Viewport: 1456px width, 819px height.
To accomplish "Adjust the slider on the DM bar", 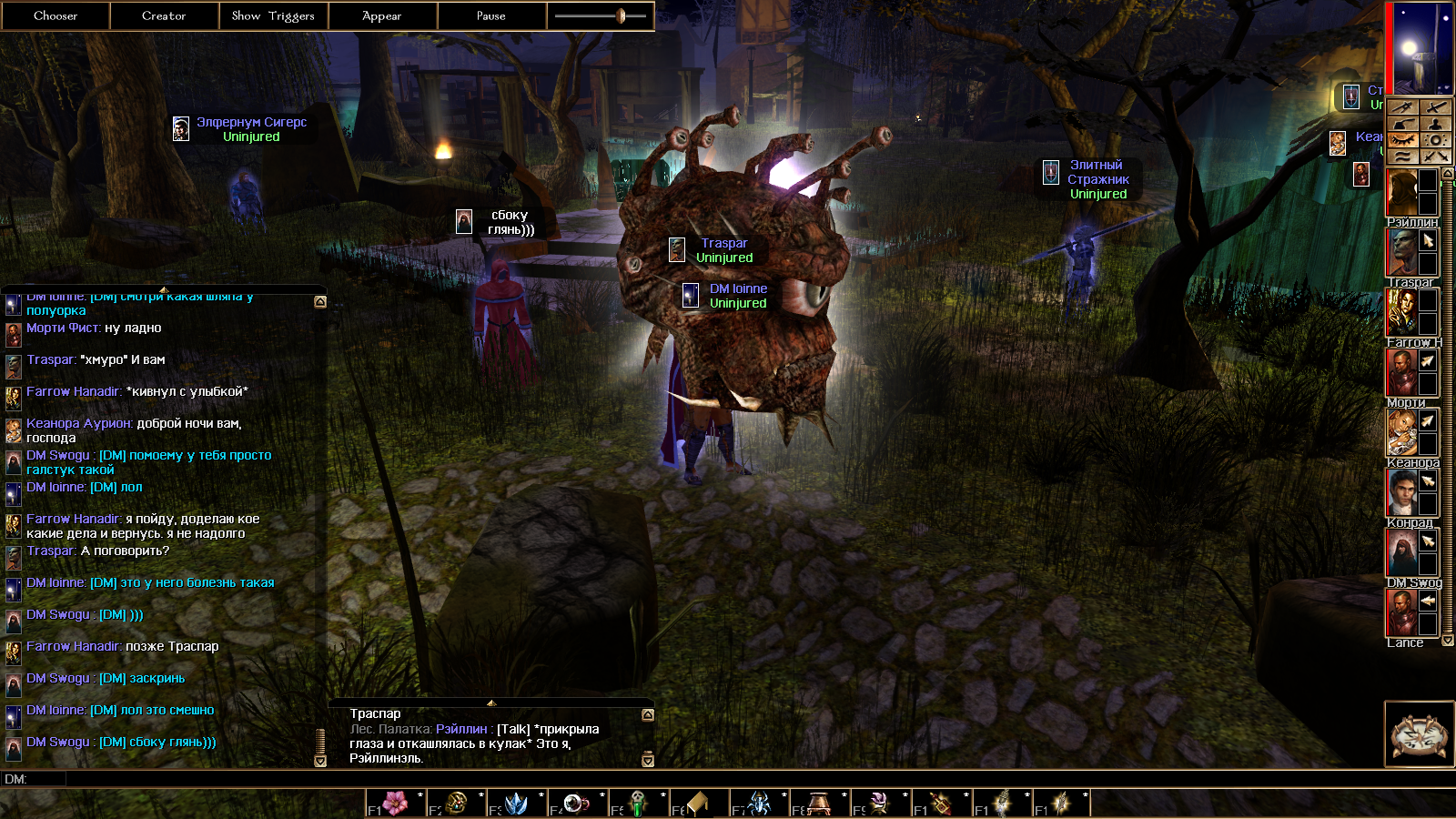I will (621, 15).
